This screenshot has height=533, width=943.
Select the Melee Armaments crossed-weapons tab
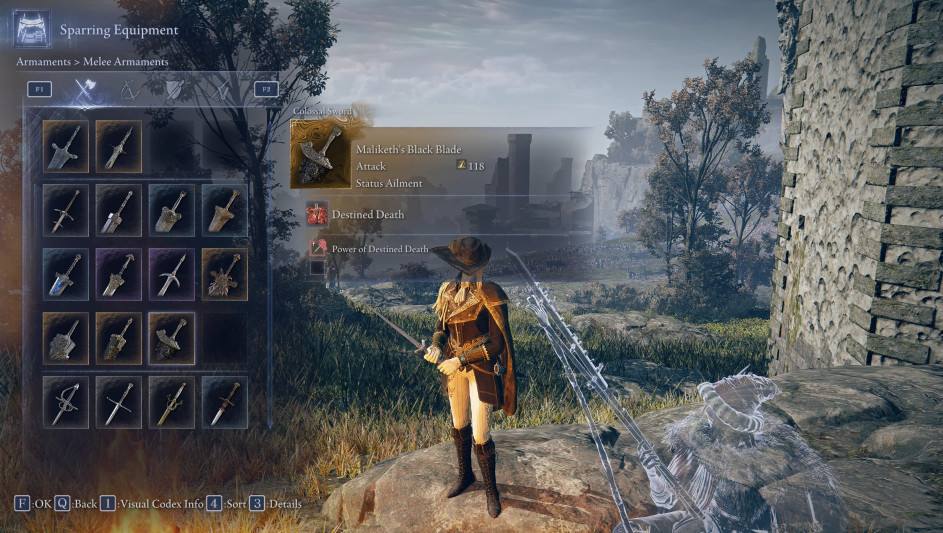click(x=85, y=91)
